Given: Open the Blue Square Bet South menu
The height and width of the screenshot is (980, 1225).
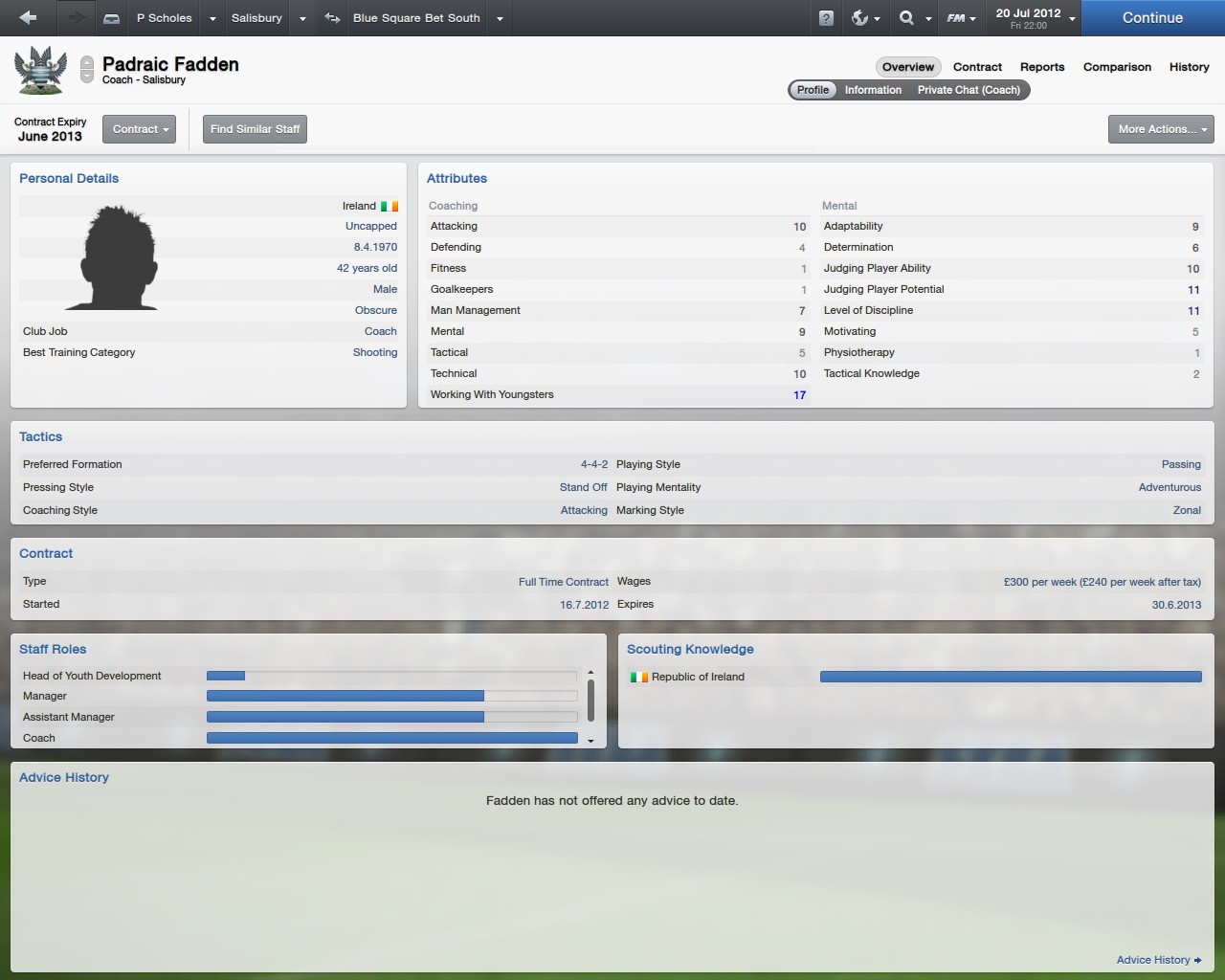Looking at the screenshot, I should (416, 18).
